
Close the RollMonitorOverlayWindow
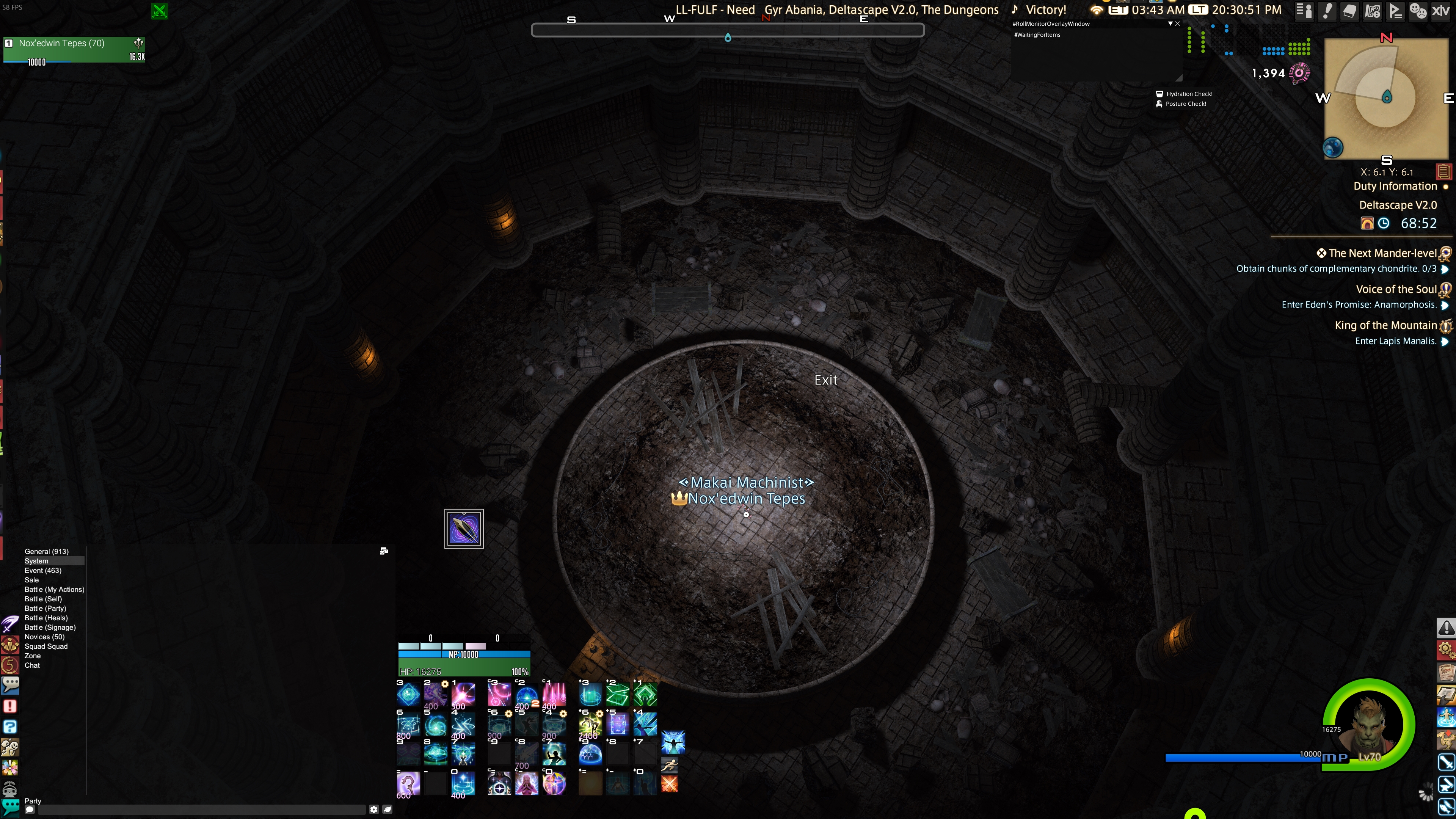[x=1177, y=24]
